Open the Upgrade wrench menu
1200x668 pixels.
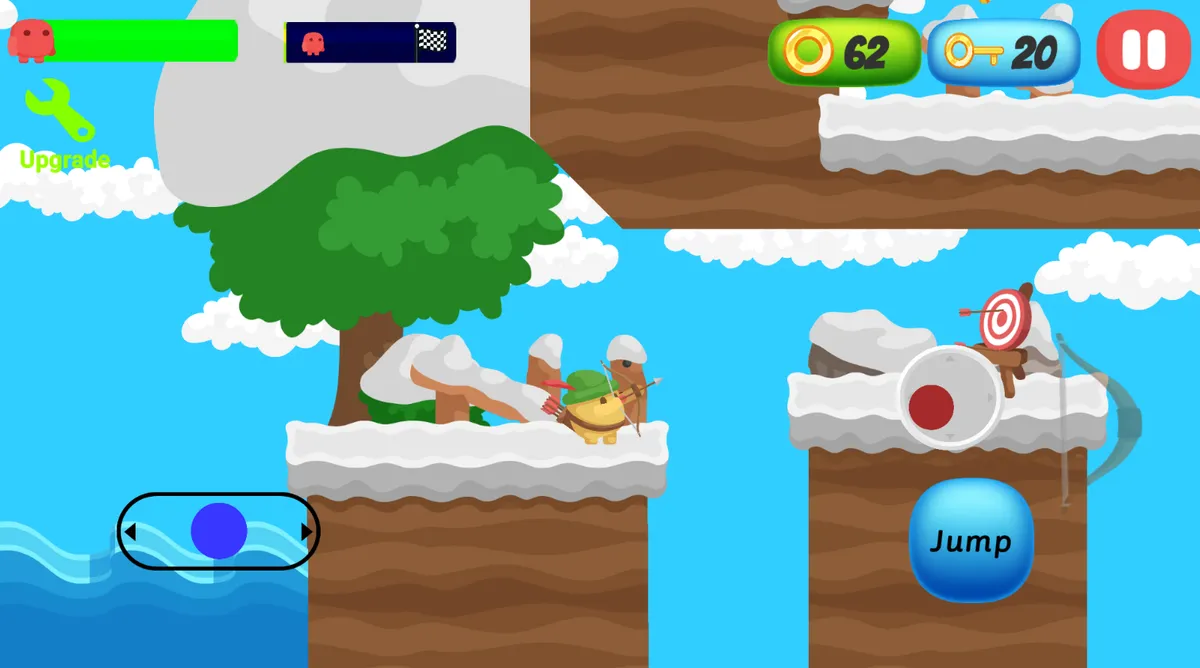click(x=62, y=124)
